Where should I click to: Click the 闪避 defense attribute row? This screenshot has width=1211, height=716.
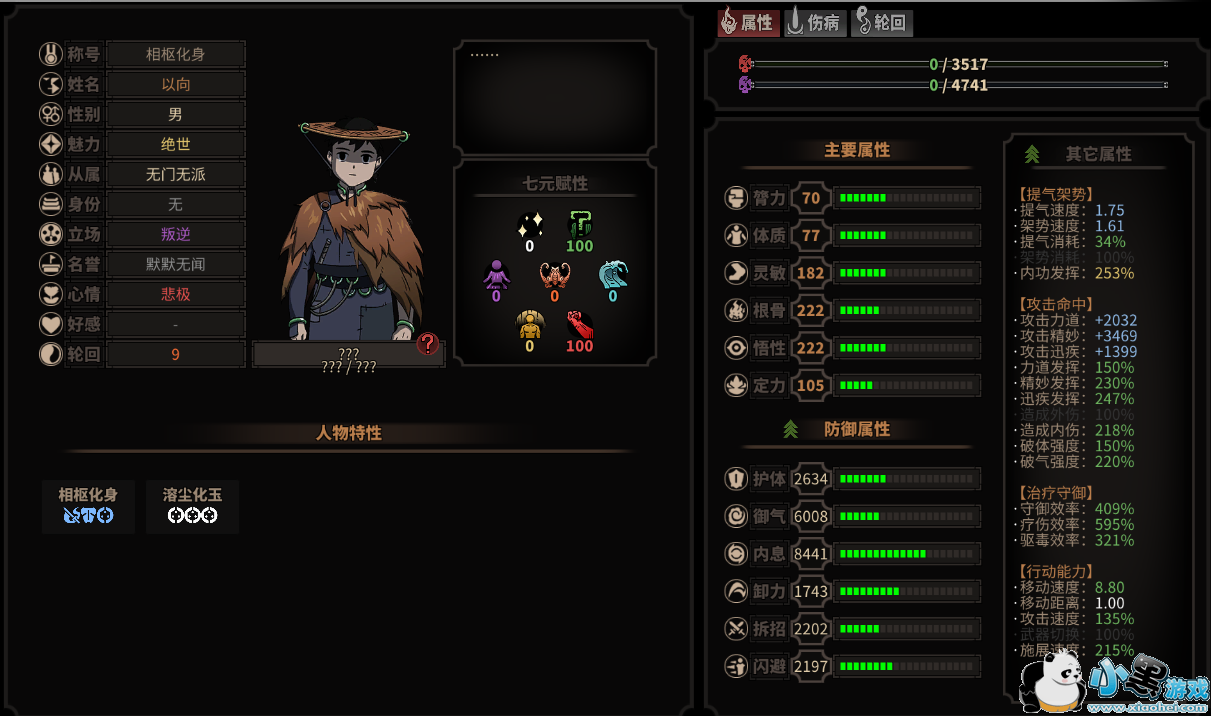(x=851, y=666)
